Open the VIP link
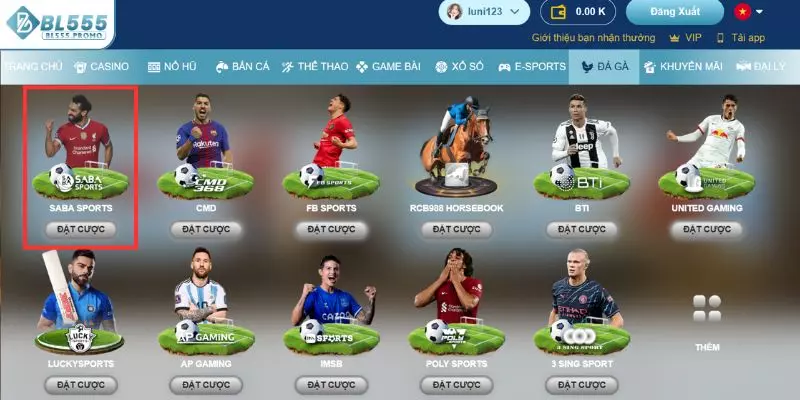 point(686,37)
